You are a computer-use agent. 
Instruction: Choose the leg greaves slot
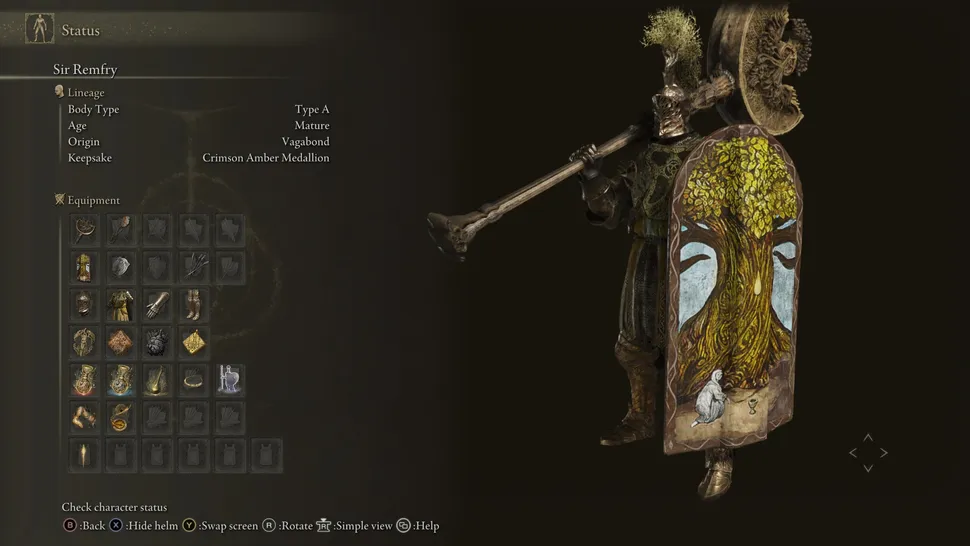[193, 304]
